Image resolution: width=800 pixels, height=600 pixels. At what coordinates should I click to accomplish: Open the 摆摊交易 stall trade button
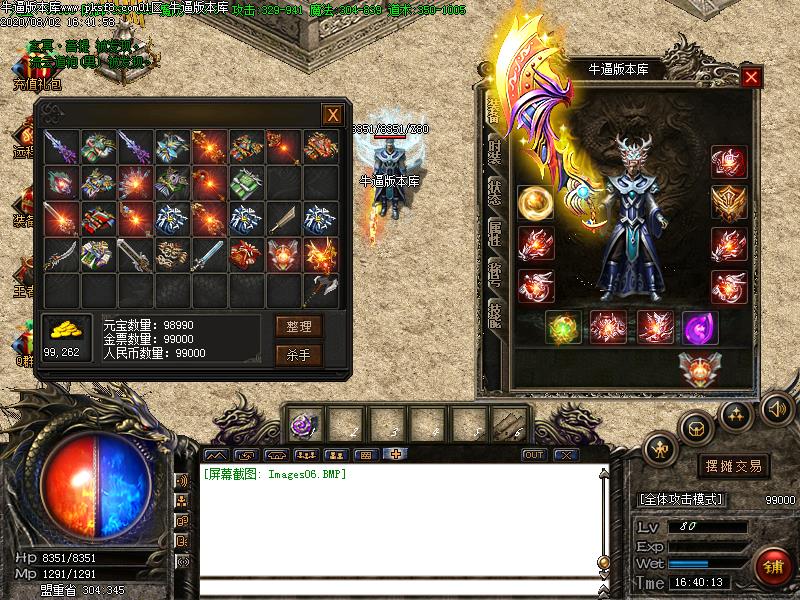[735, 466]
